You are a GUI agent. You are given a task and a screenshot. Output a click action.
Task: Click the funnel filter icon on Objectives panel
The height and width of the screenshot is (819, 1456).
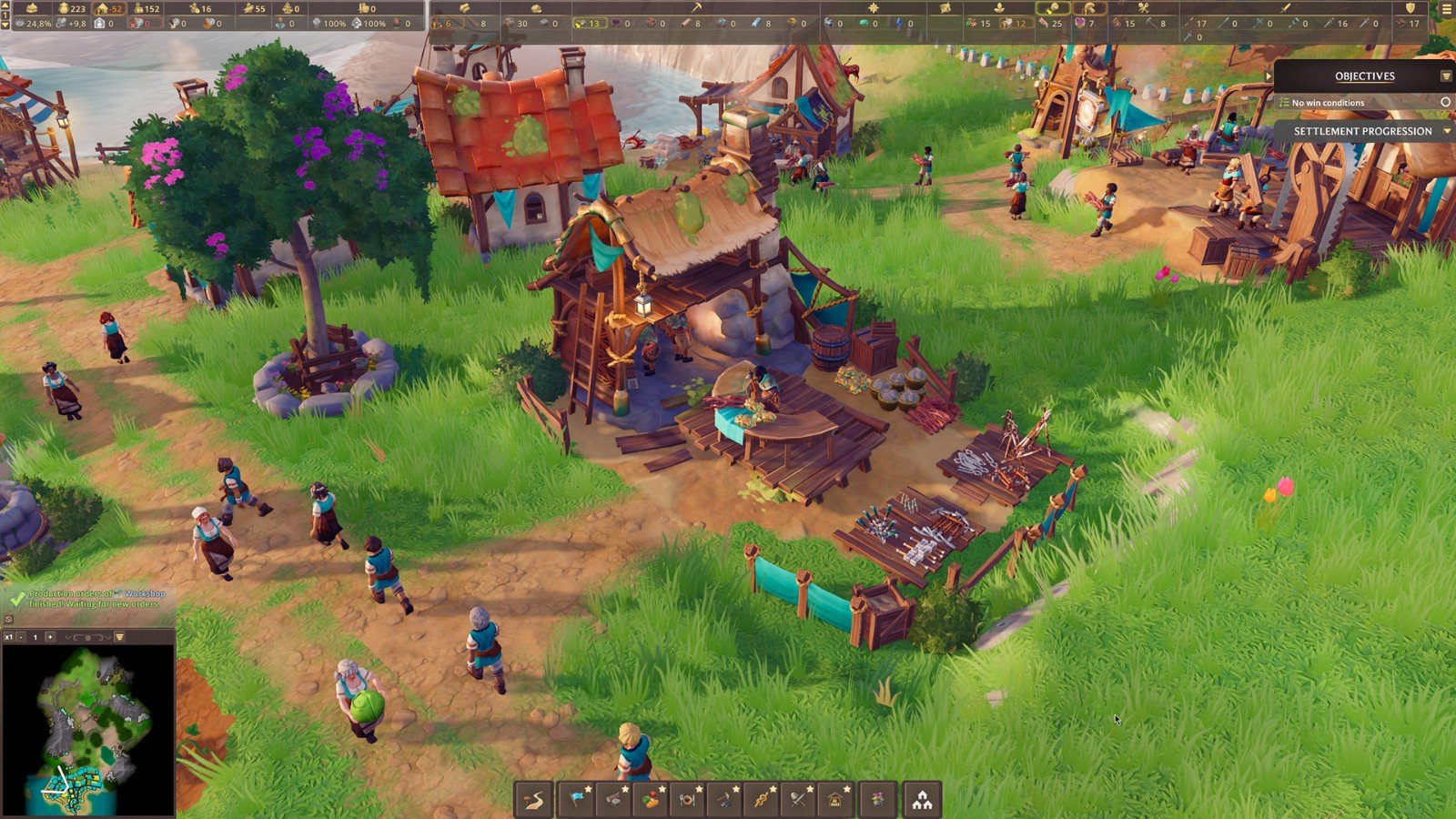coord(1446,76)
